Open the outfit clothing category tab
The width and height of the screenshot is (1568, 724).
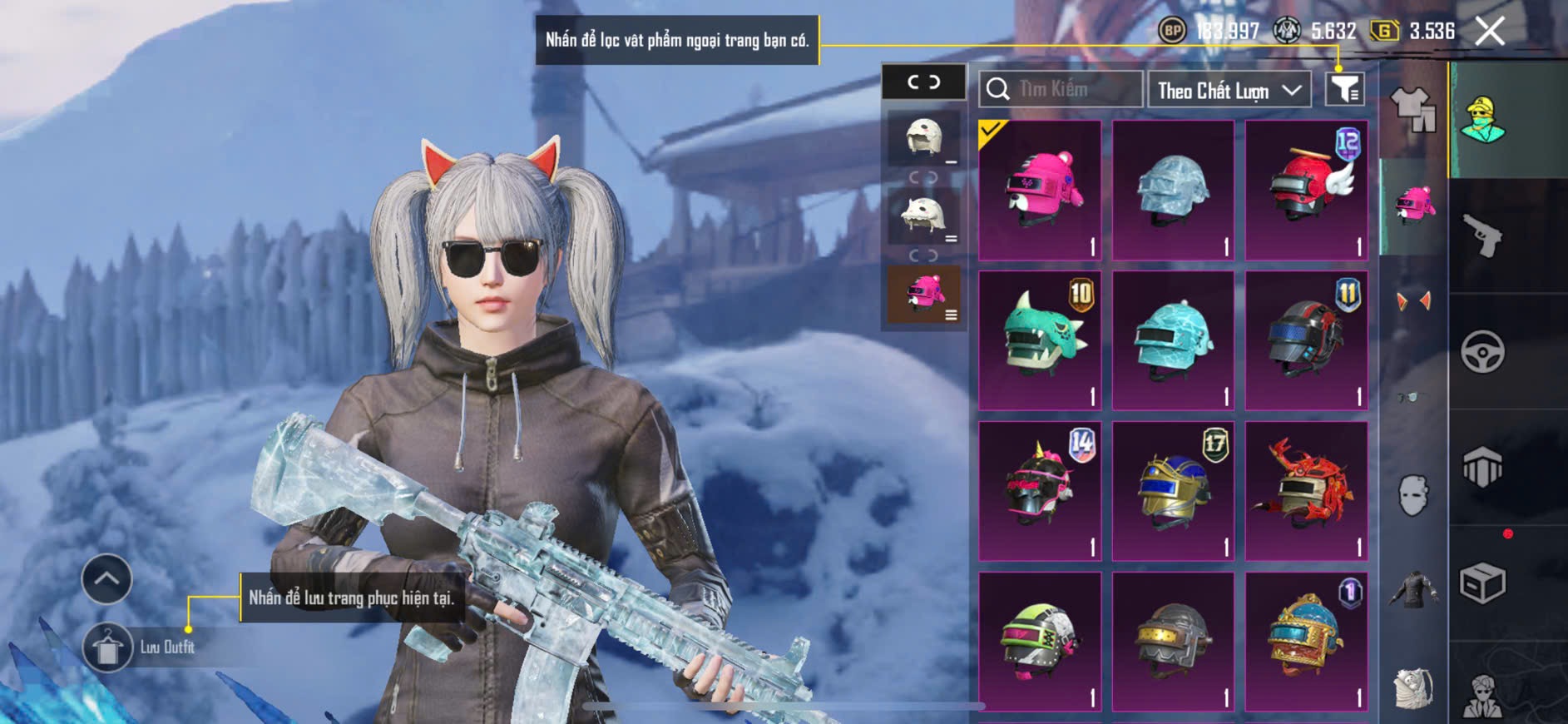1412,110
